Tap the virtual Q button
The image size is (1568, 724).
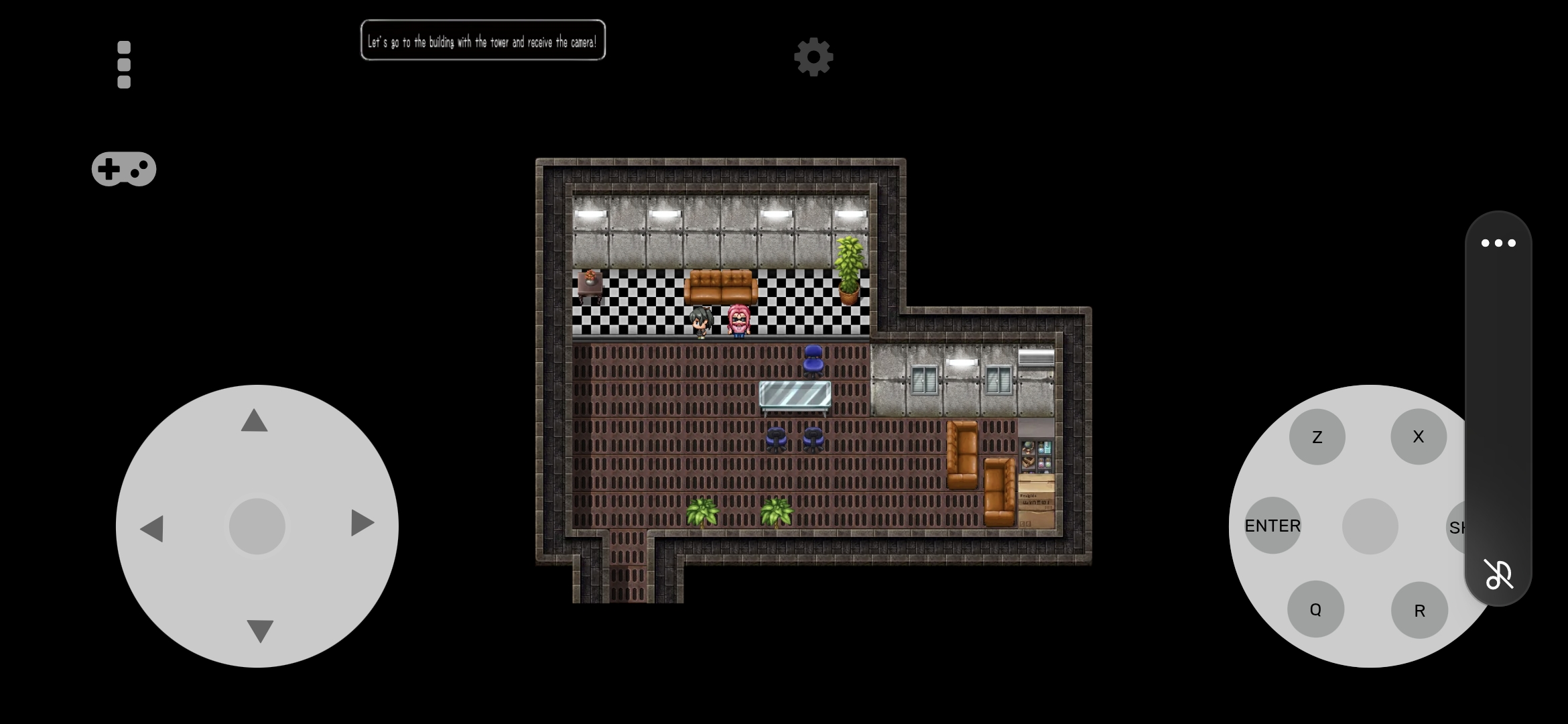(x=1315, y=609)
